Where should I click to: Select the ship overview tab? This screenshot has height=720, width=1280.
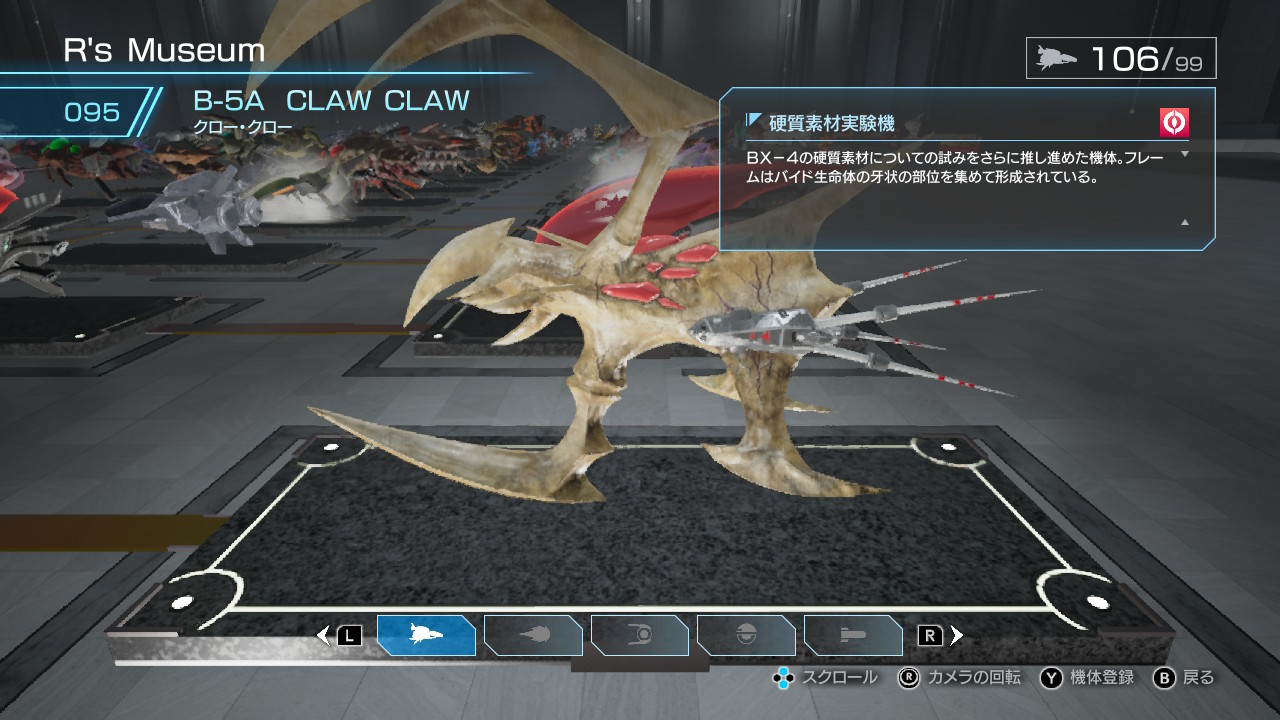pyautogui.click(x=426, y=635)
